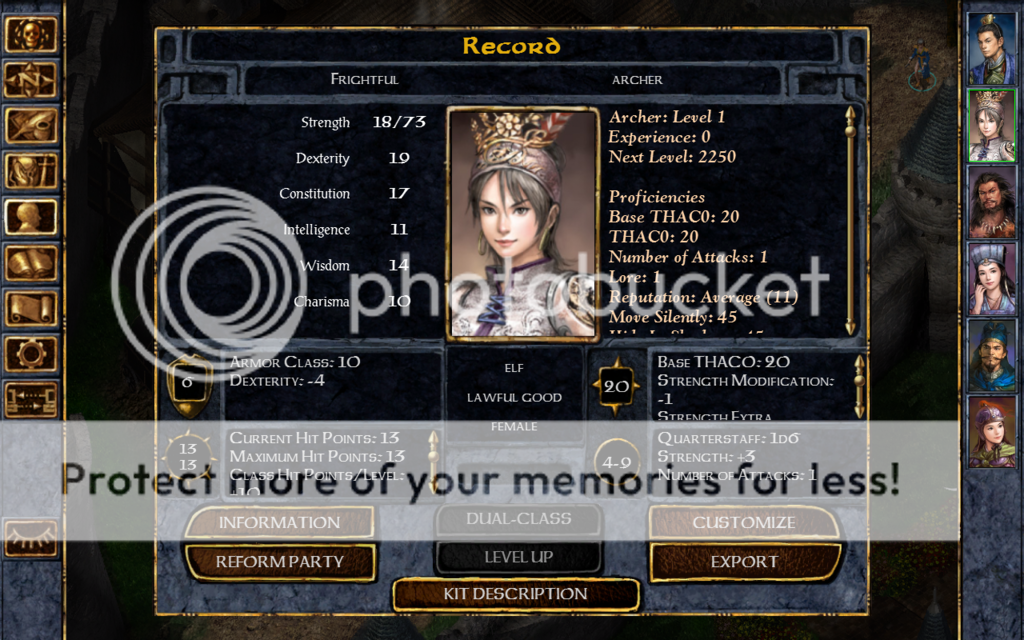Open the mage spellbook icon
This screenshot has width=1024, height=640.
(30, 263)
